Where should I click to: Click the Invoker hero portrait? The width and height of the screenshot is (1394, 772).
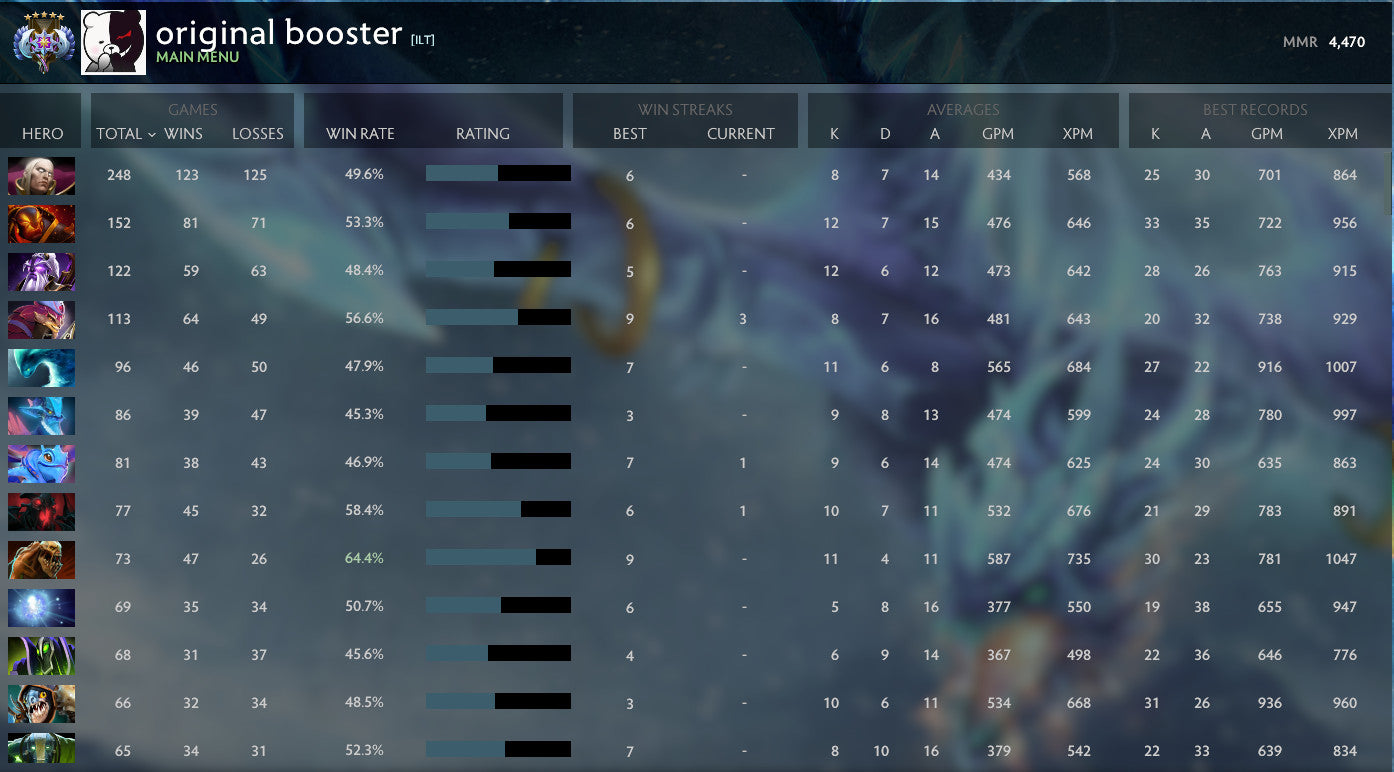41,175
